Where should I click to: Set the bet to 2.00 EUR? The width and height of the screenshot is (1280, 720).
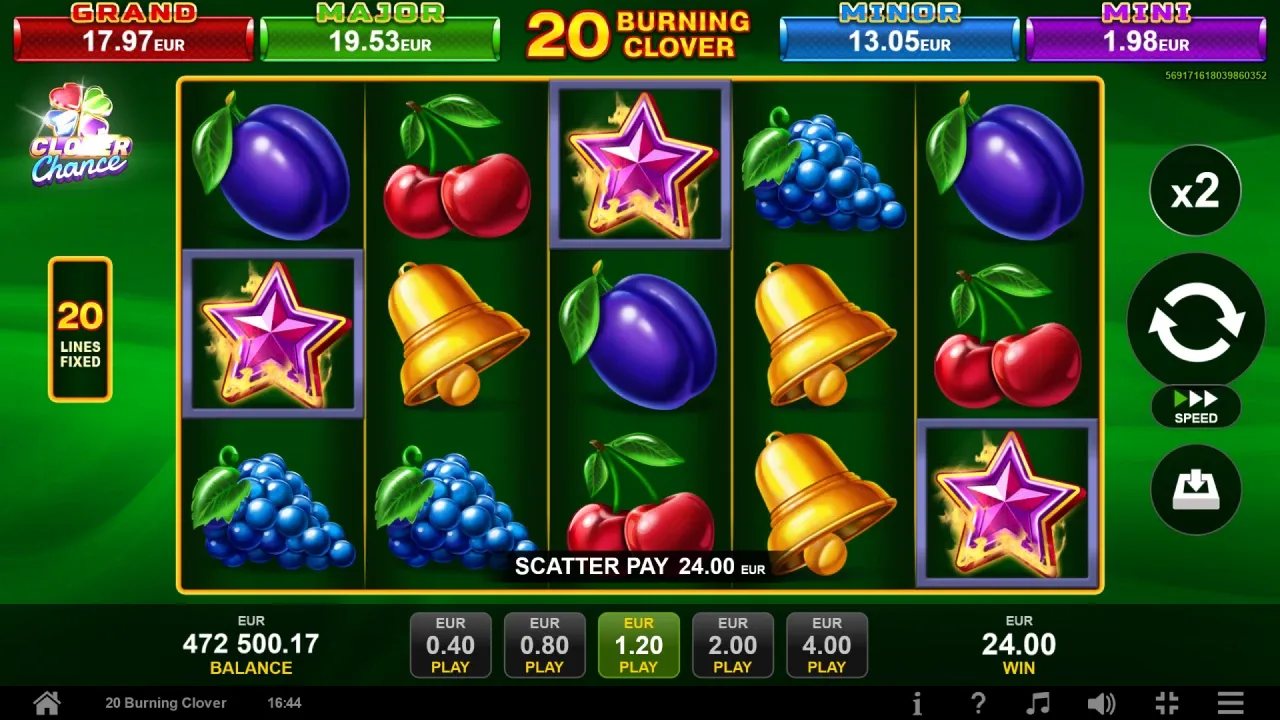(733, 645)
